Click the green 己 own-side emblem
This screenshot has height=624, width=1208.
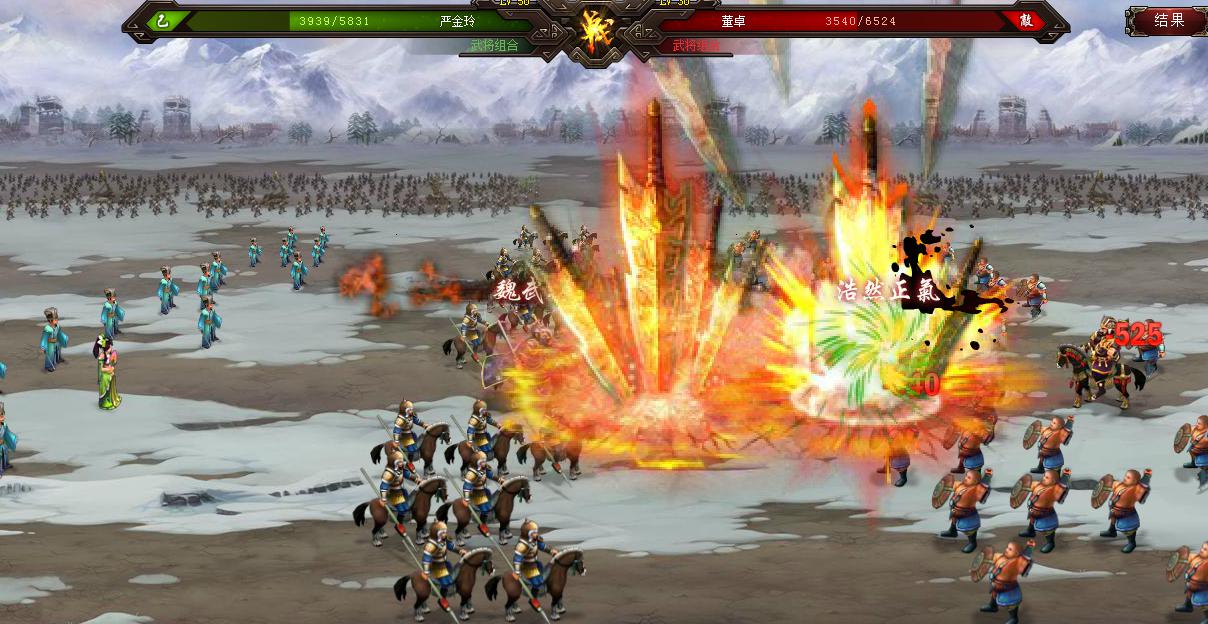[162, 20]
